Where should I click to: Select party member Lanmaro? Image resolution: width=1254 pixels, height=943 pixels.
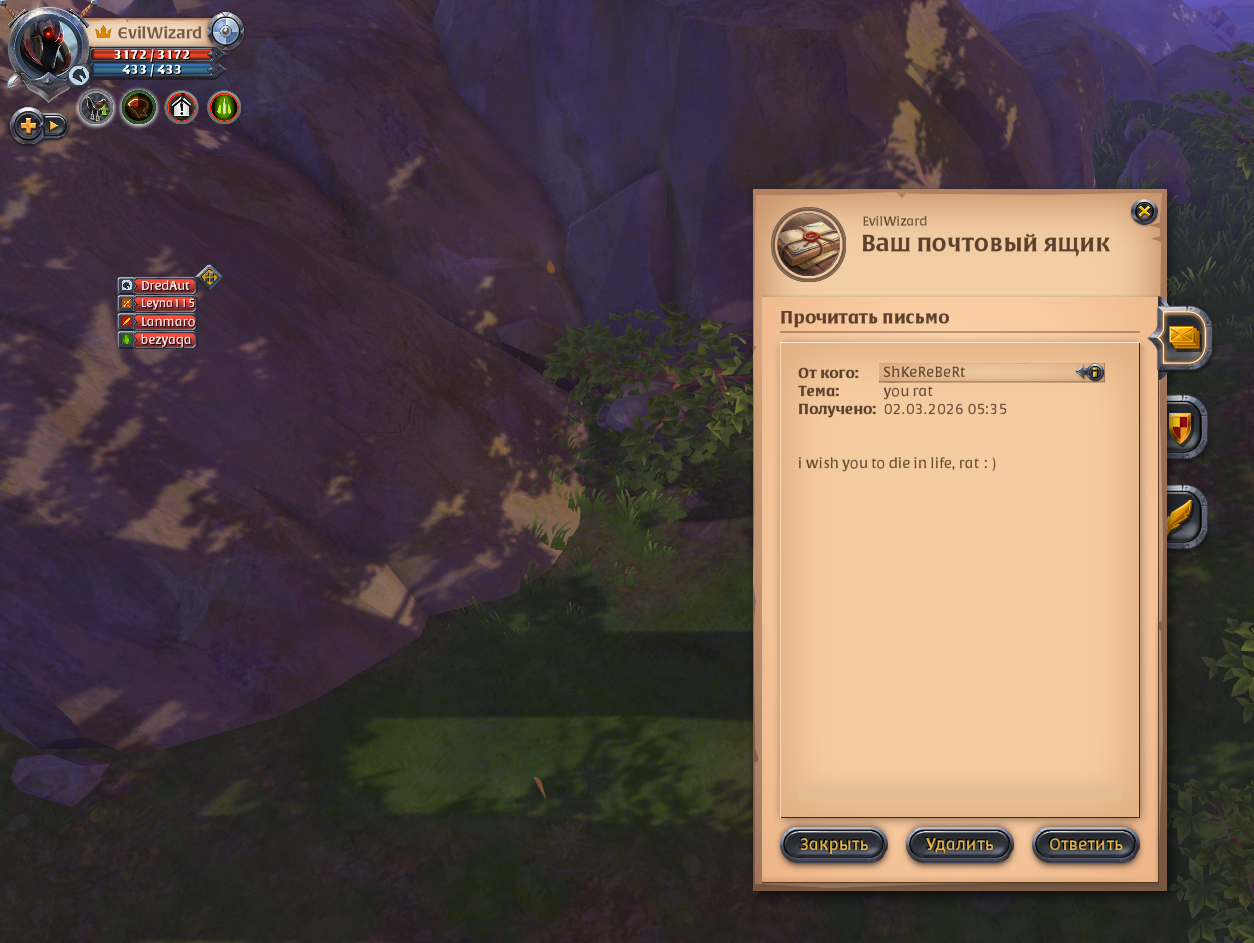tap(163, 322)
